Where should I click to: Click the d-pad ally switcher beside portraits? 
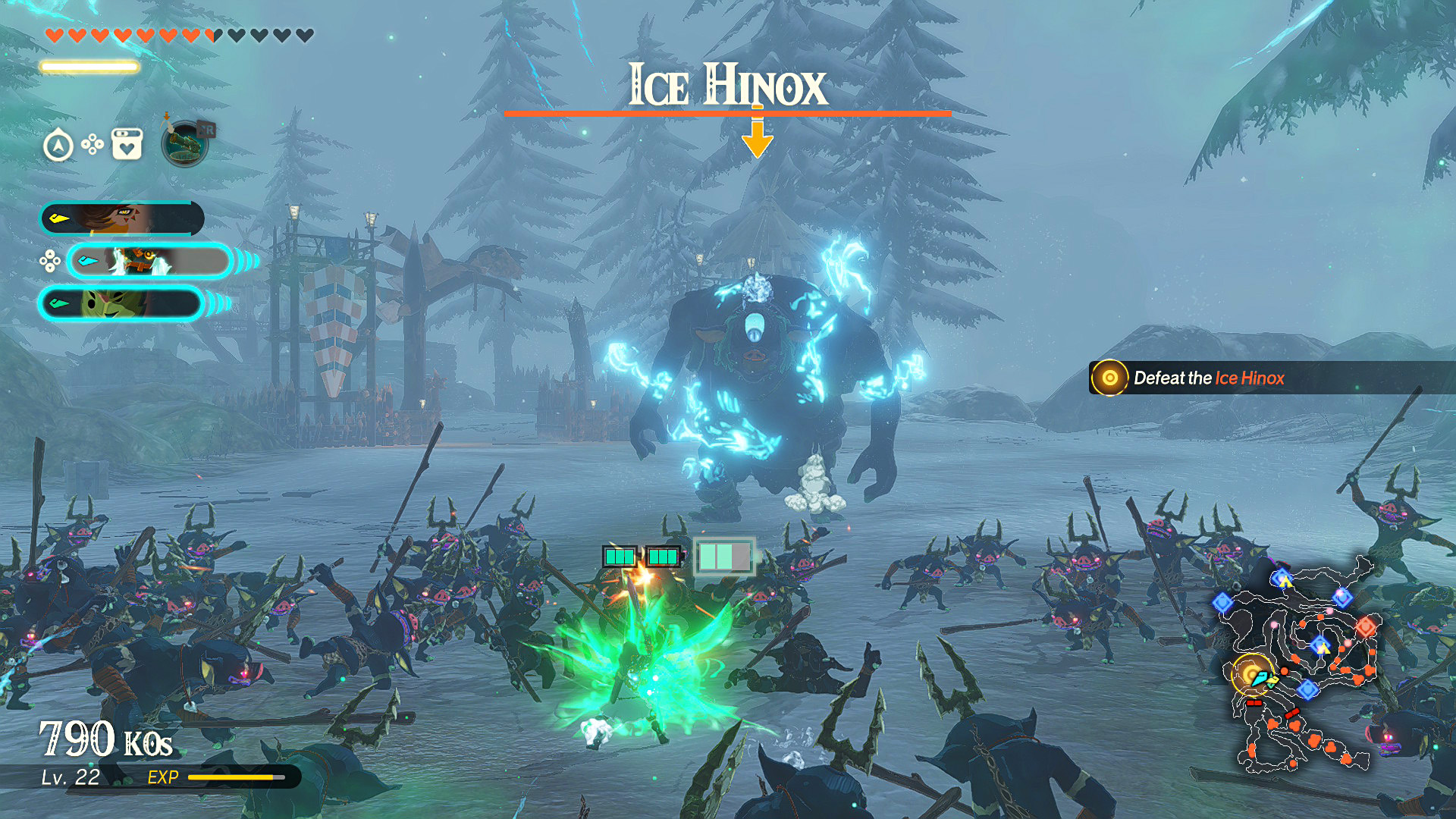(49, 261)
